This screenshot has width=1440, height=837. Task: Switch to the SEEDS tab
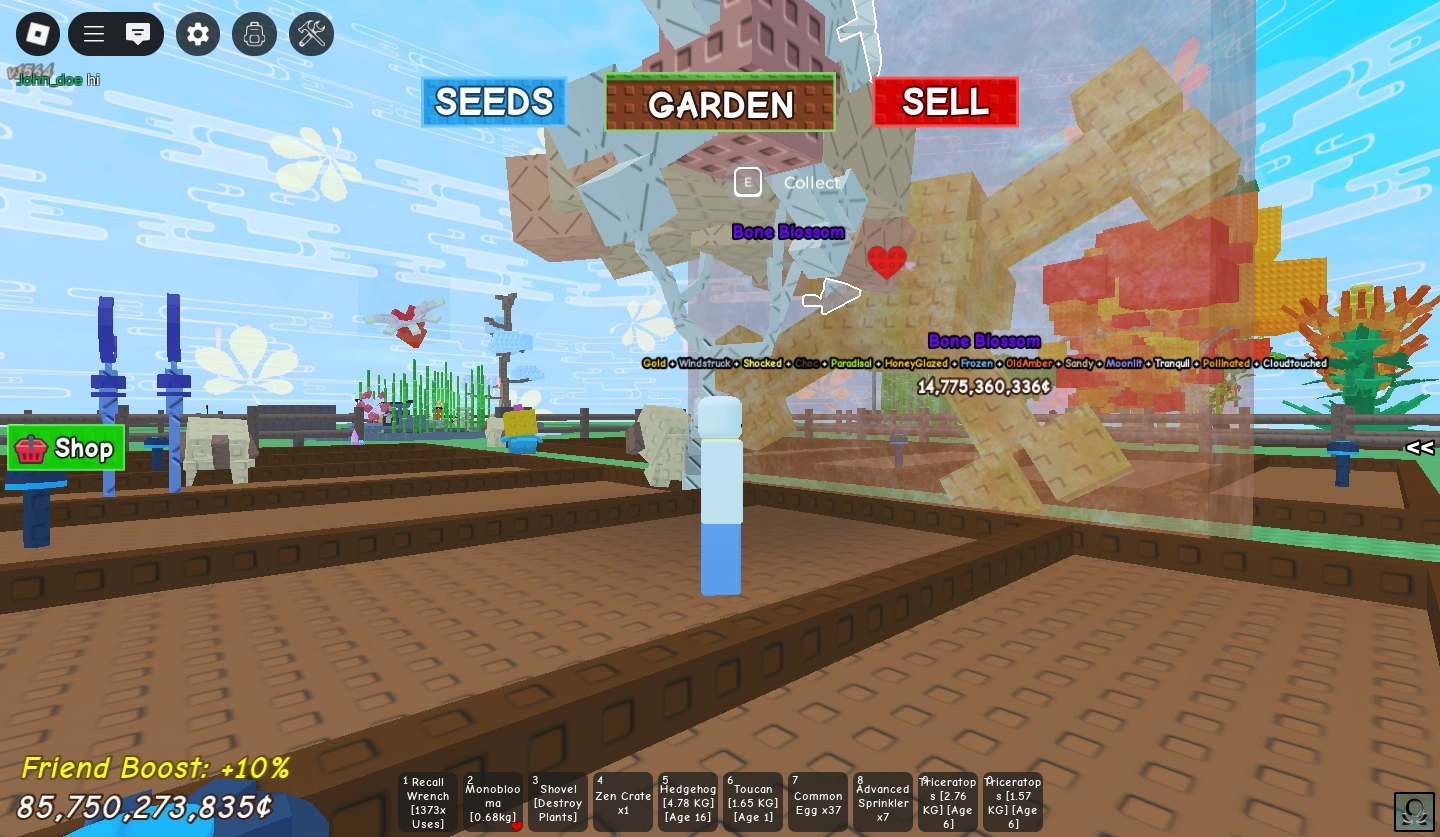(x=493, y=101)
